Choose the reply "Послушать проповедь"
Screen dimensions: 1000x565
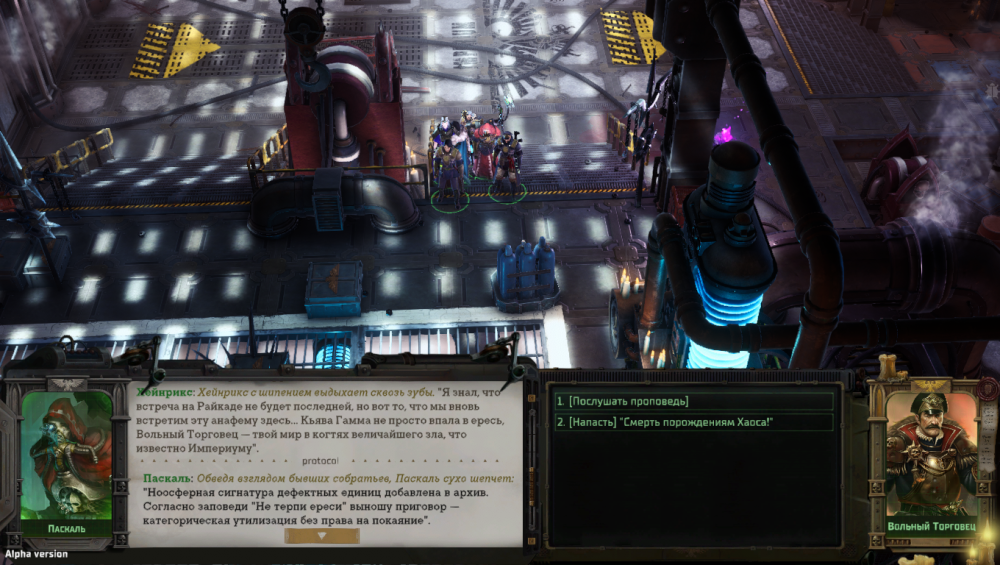click(693, 401)
